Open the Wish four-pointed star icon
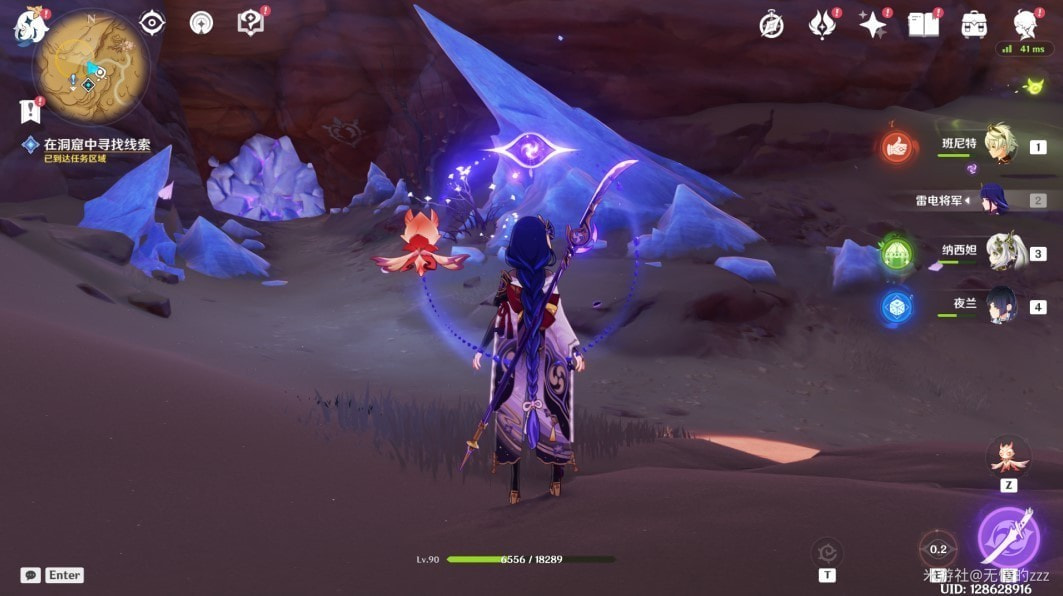The height and width of the screenshot is (596, 1063). point(873,25)
